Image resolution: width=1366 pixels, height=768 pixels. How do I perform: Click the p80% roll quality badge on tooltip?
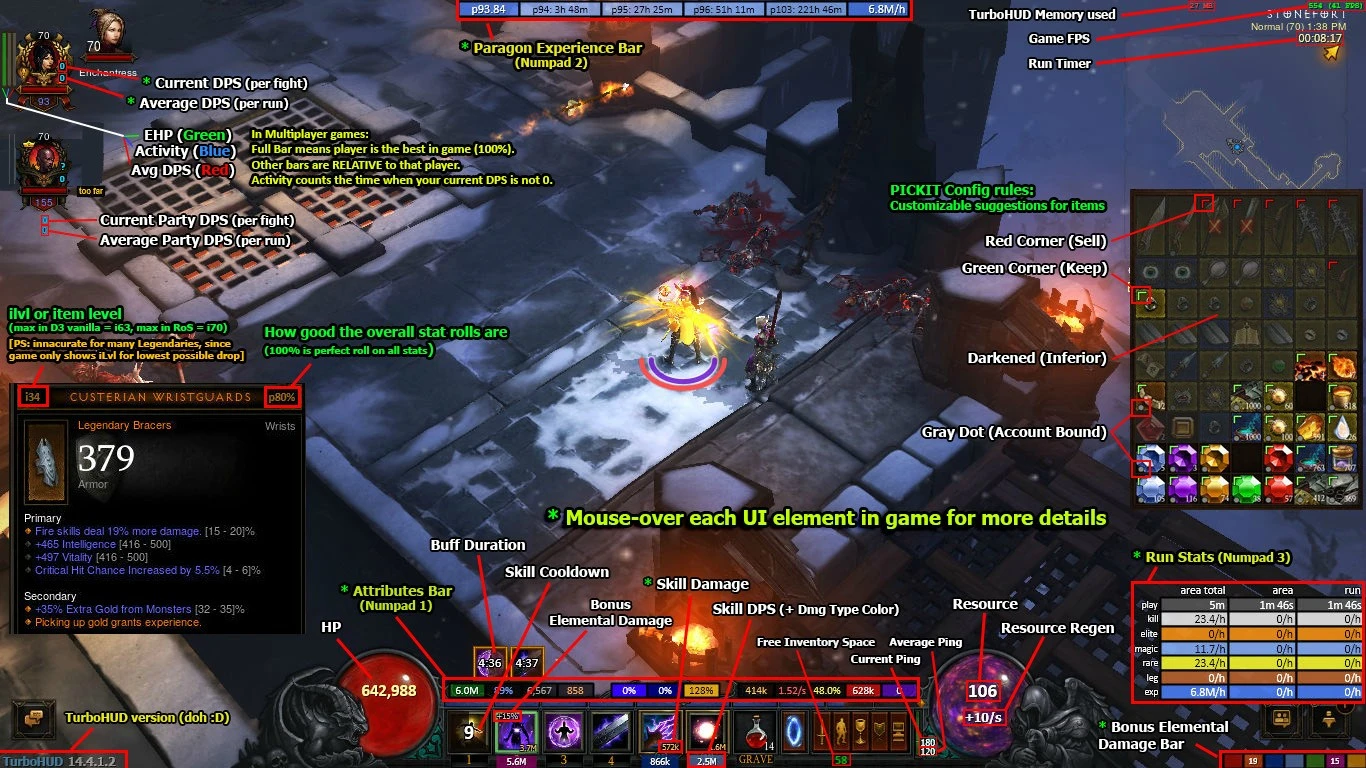point(282,396)
